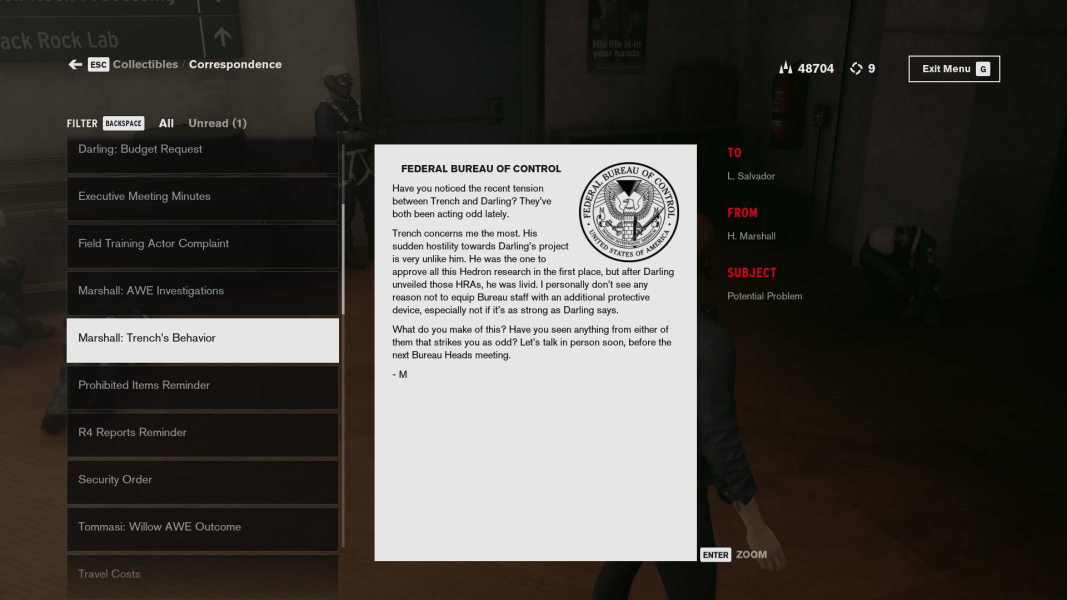Click the back arrow icon
1067x600 pixels.
75,65
